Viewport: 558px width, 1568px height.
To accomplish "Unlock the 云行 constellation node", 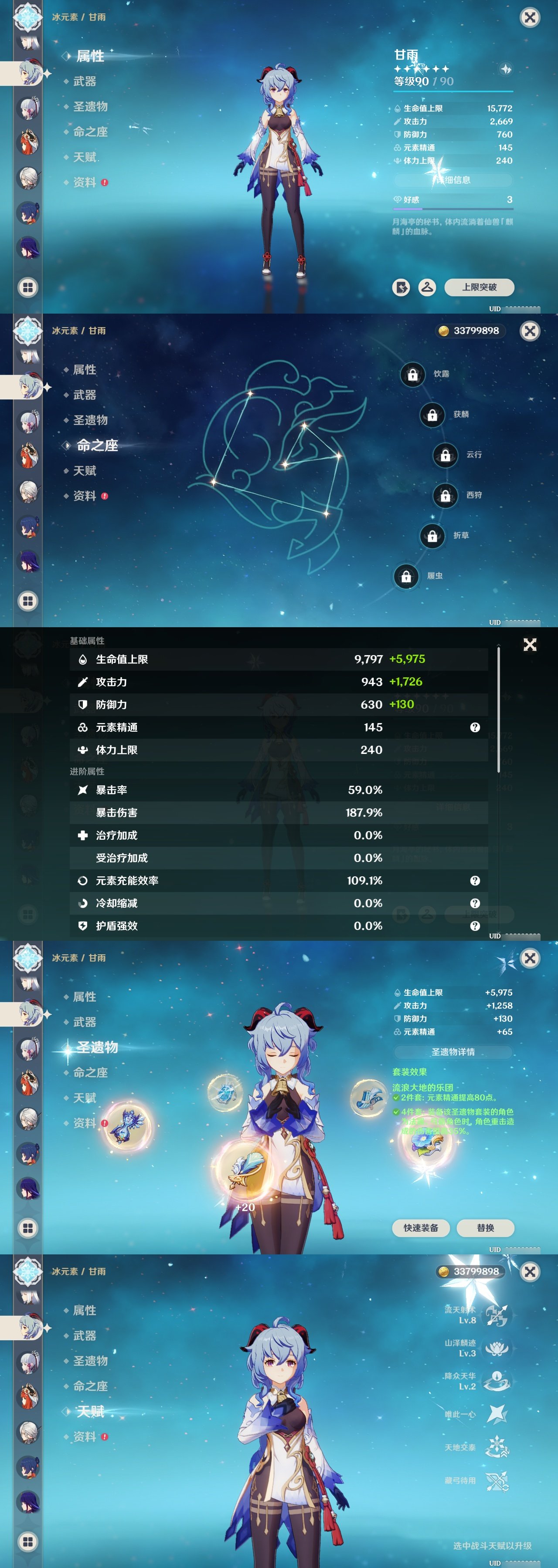I will 445,455.
